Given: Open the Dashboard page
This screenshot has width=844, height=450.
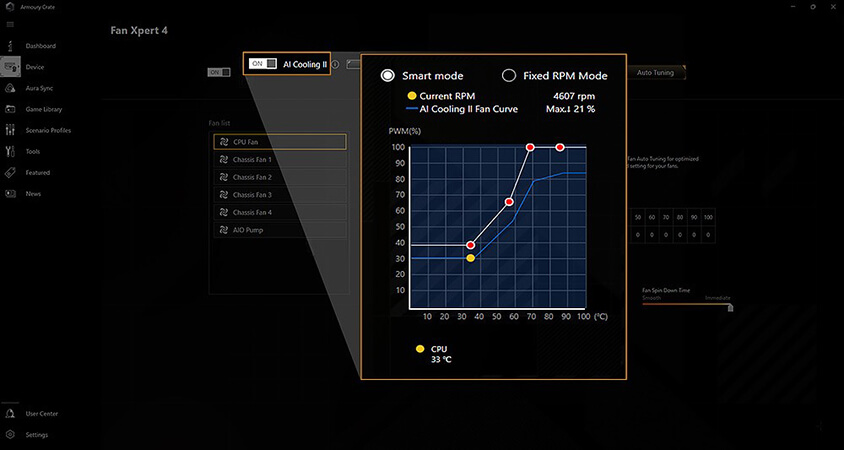Looking at the screenshot, I should tap(40, 46).
